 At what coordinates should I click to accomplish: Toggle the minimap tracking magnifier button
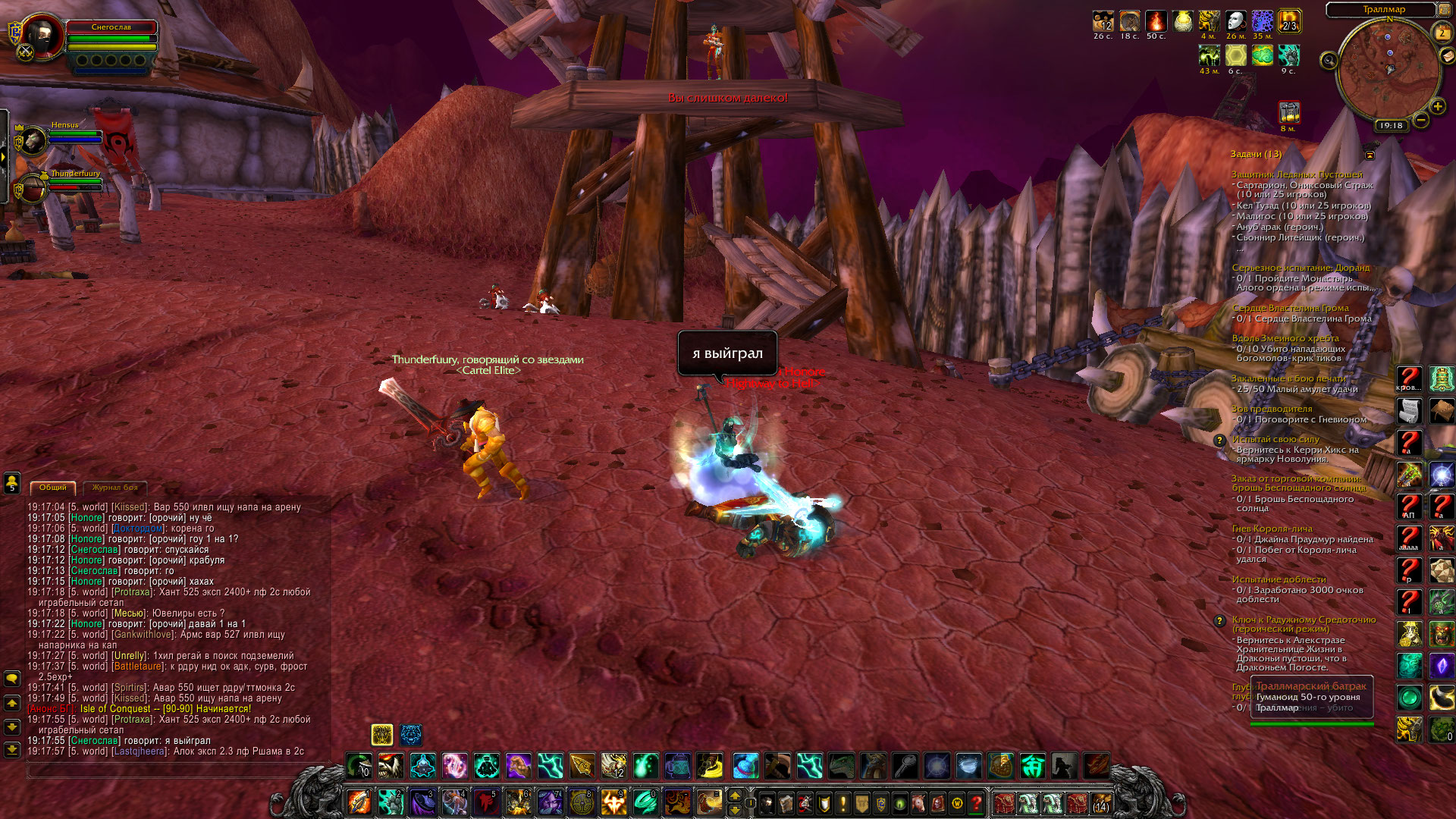(x=1329, y=60)
